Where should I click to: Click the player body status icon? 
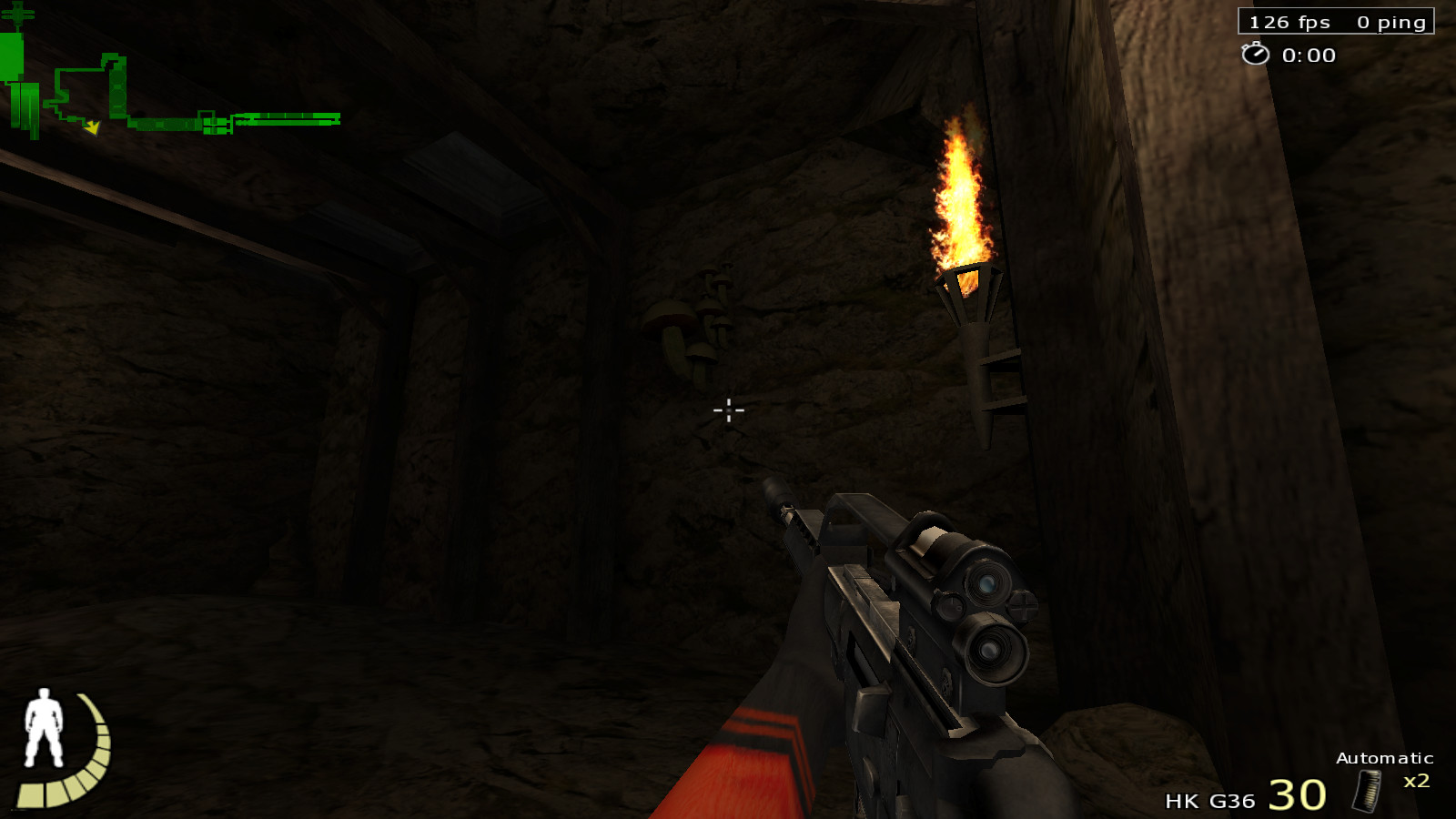[x=43, y=727]
